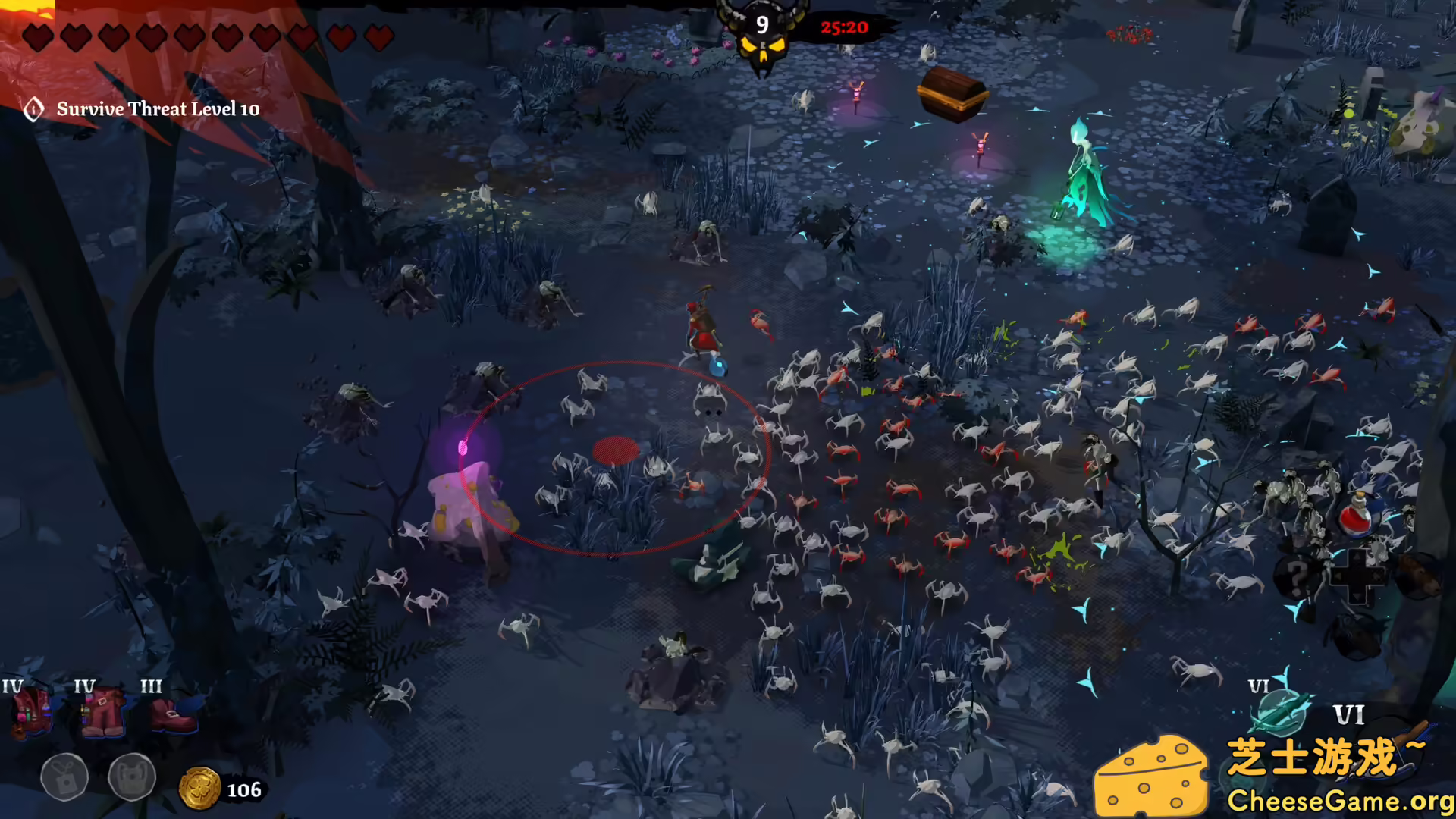Click the gold clover coin icon
The height and width of the screenshot is (819, 1456).
(199, 789)
